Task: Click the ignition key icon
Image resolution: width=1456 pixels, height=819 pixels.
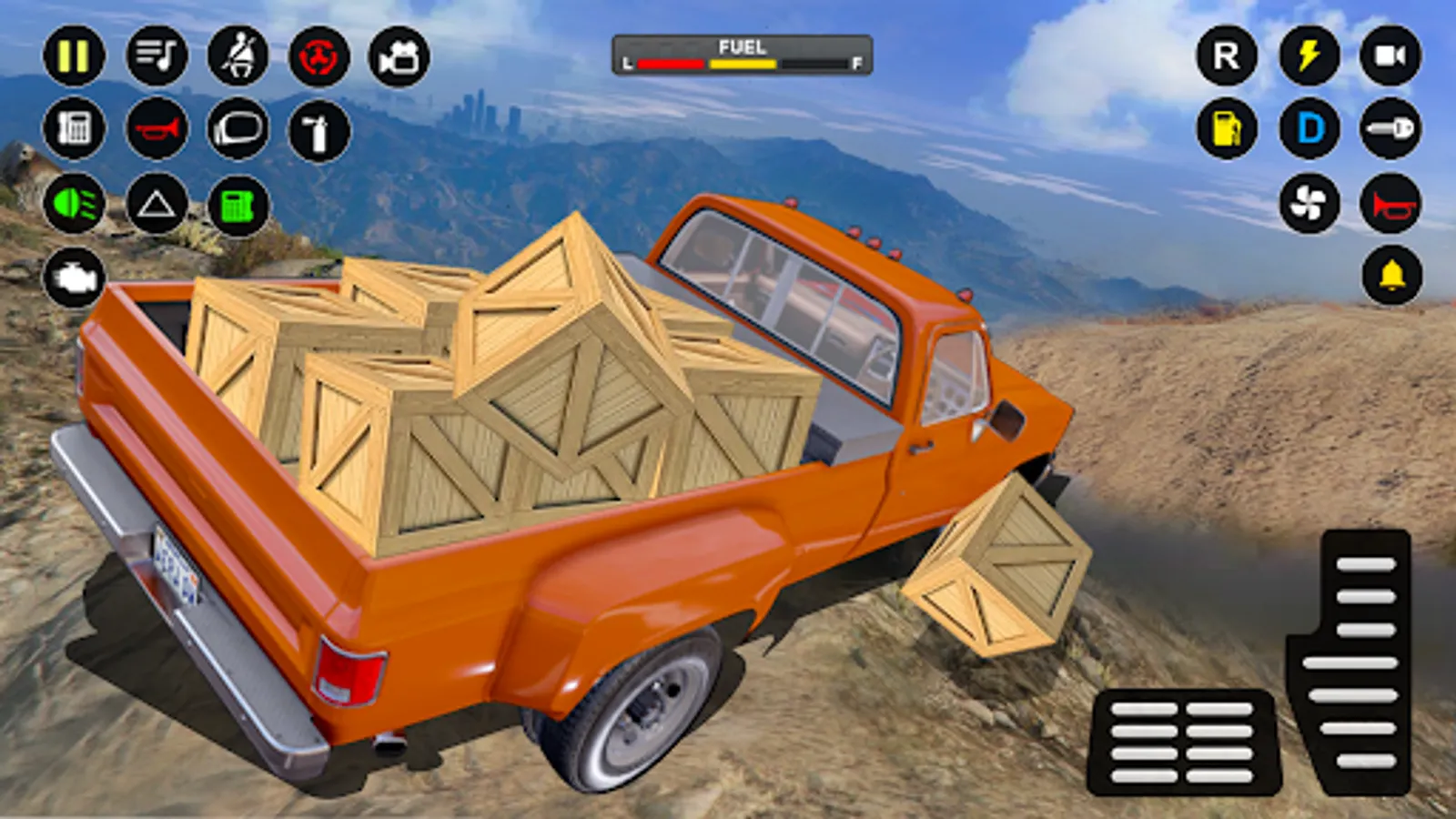Action: tap(1390, 129)
